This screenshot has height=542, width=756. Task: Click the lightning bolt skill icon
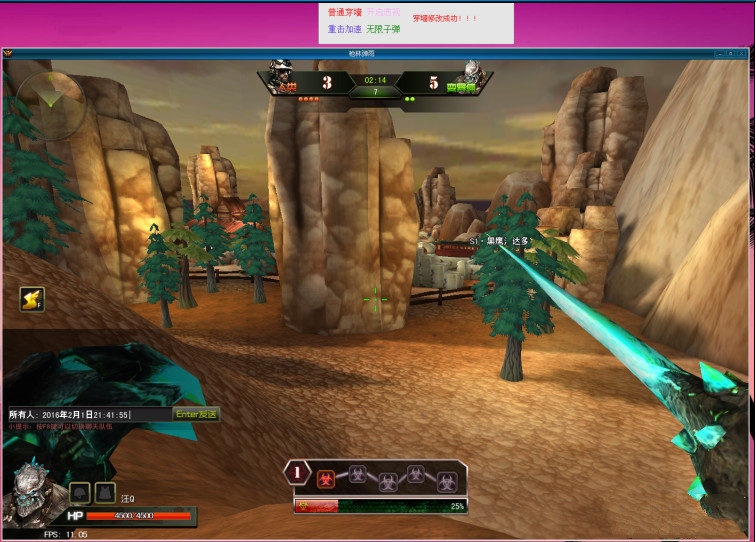(32, 299)
